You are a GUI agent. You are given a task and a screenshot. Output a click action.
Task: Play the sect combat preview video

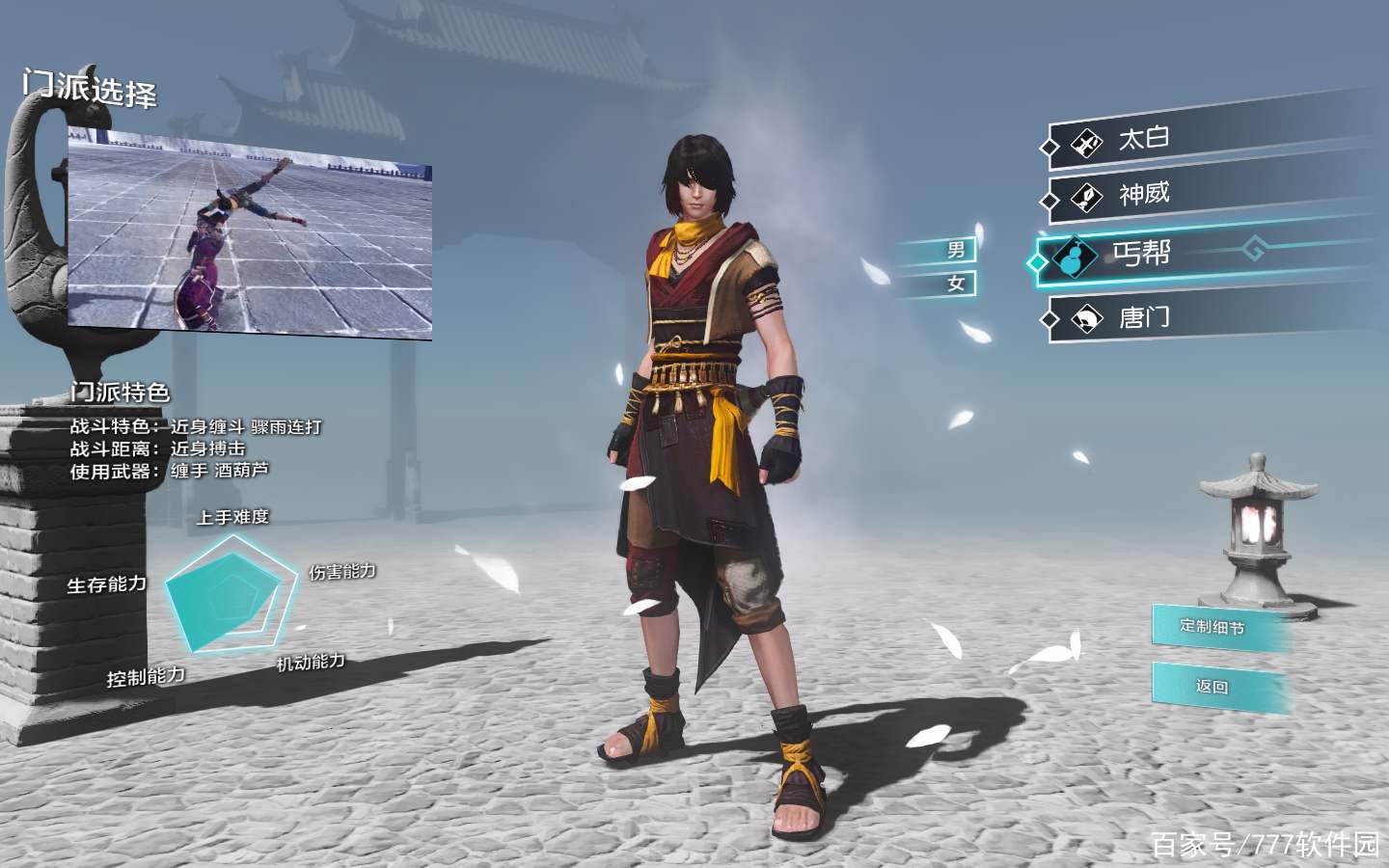(250, 231)
